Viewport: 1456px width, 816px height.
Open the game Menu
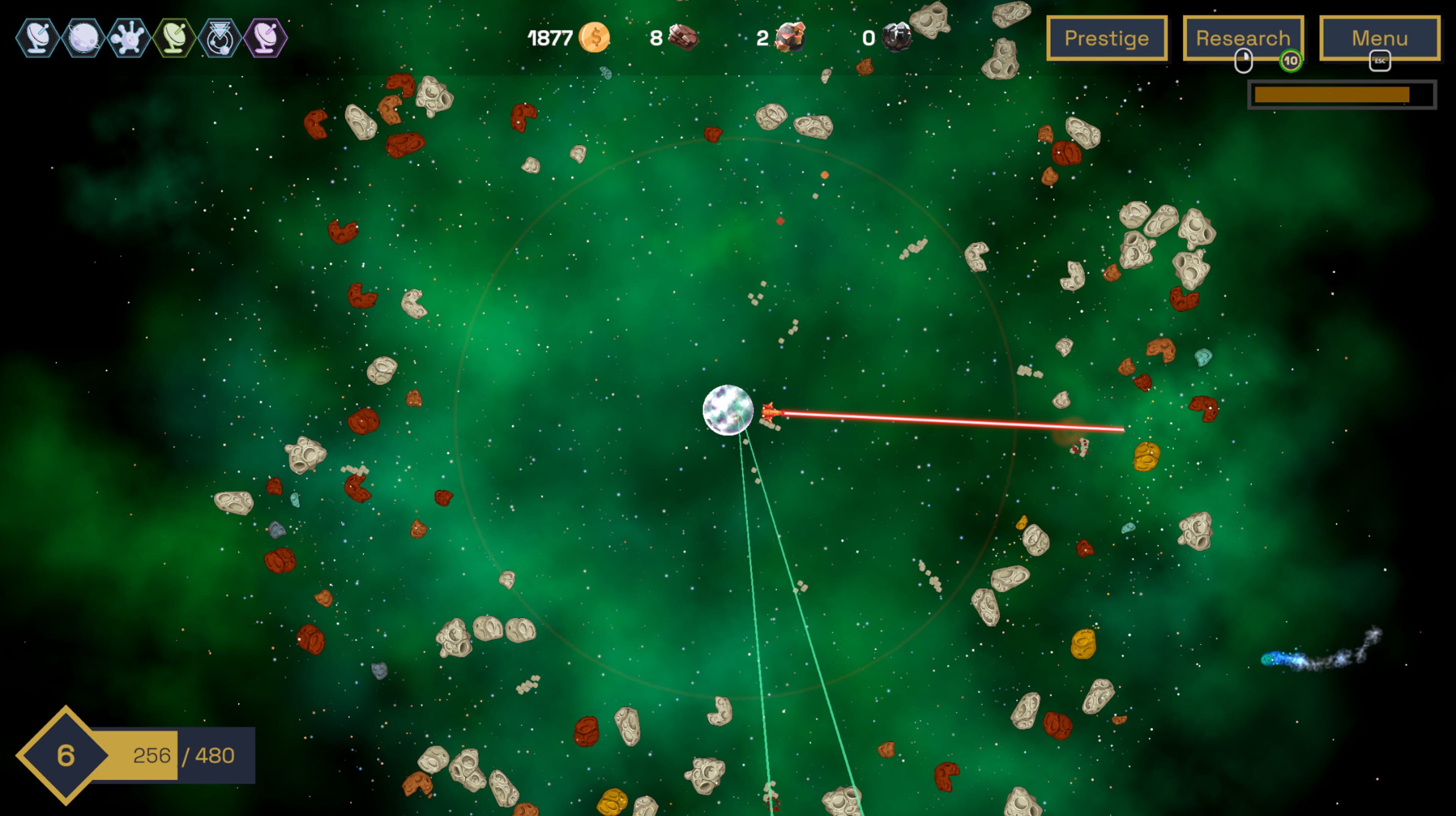pos(1379,38)
